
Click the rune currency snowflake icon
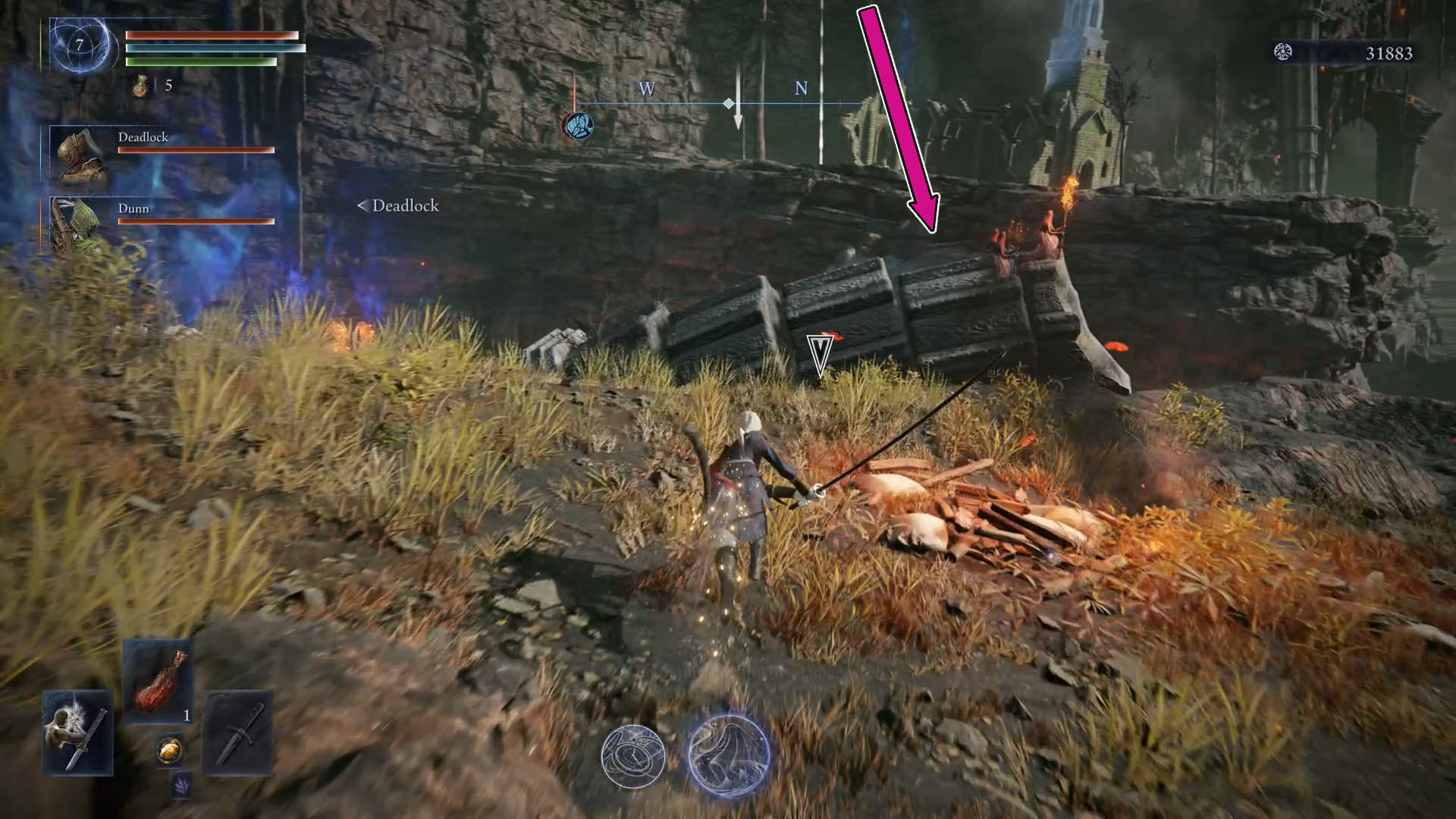point(1282,52)
